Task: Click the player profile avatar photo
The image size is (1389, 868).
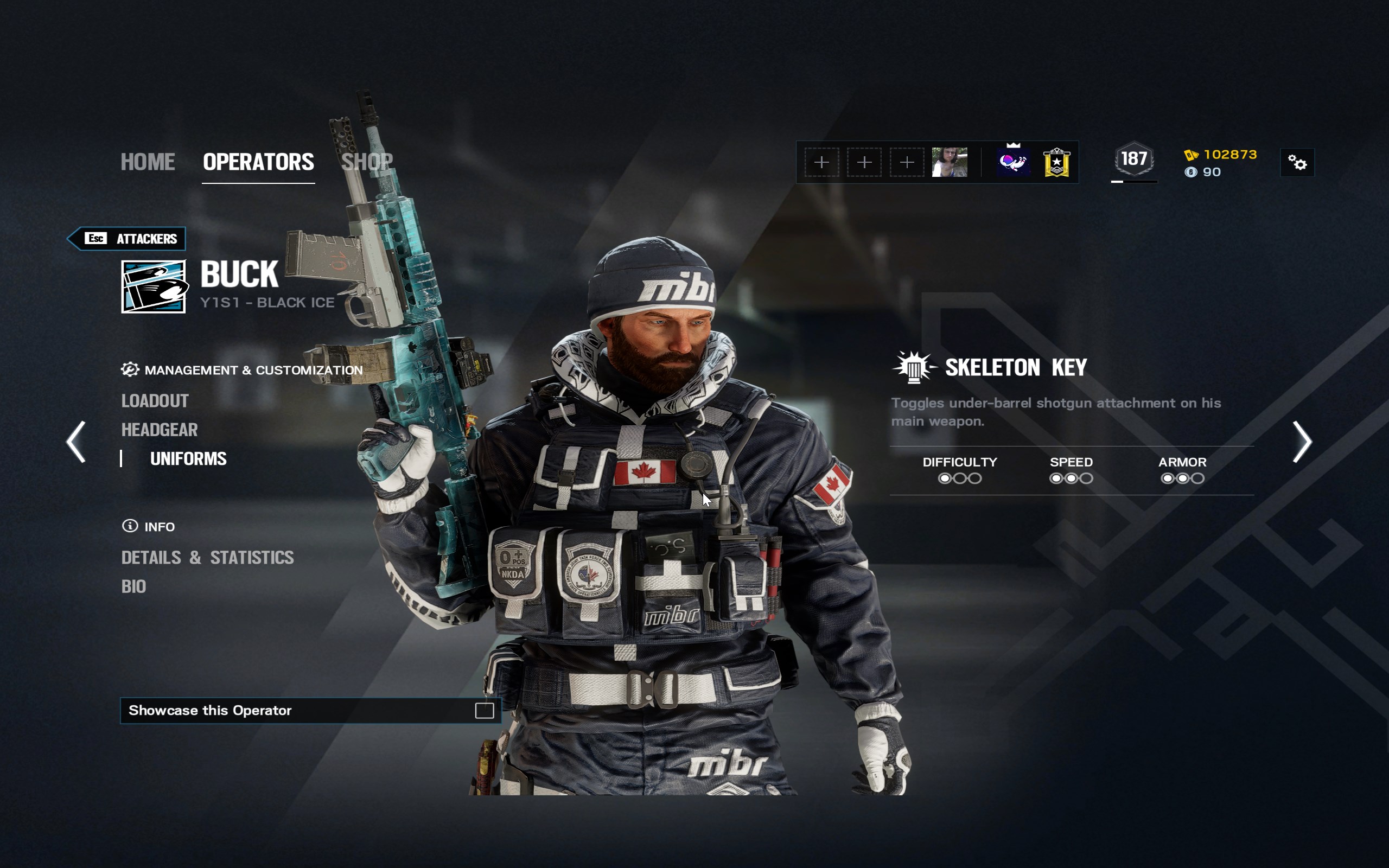Action: click(950, 162)
